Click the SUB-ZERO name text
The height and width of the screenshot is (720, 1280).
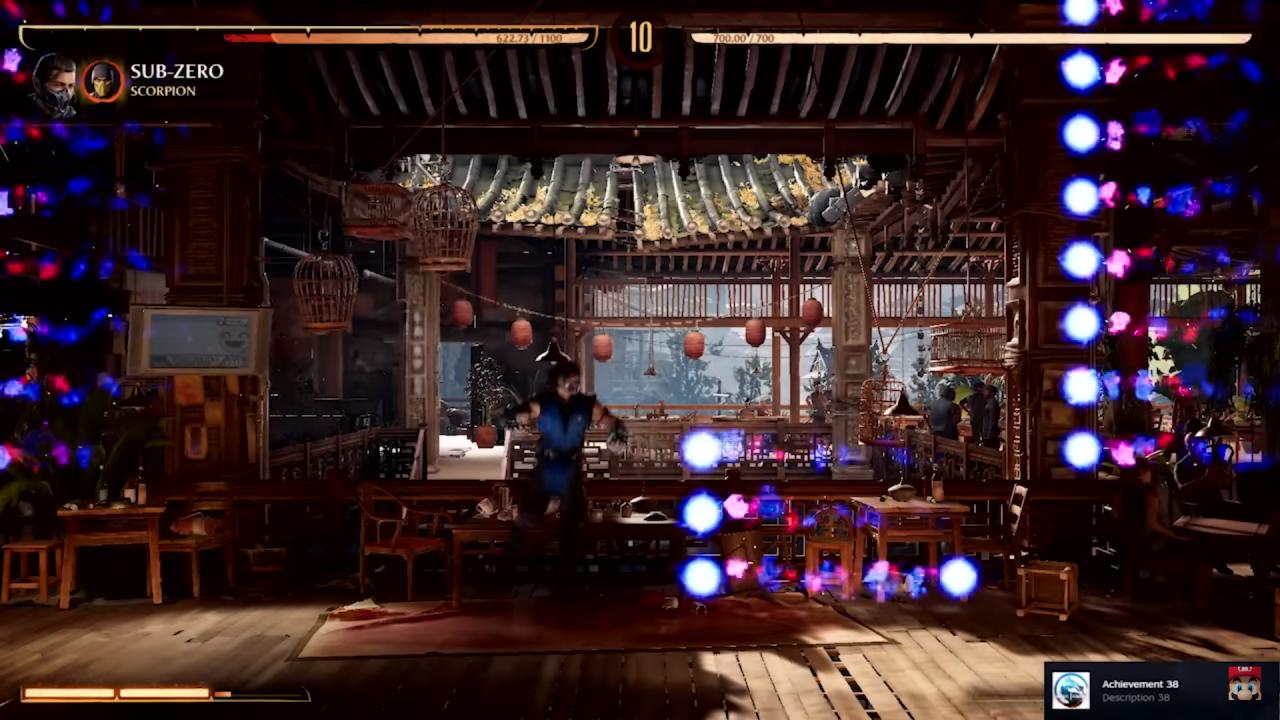point(176,70)
